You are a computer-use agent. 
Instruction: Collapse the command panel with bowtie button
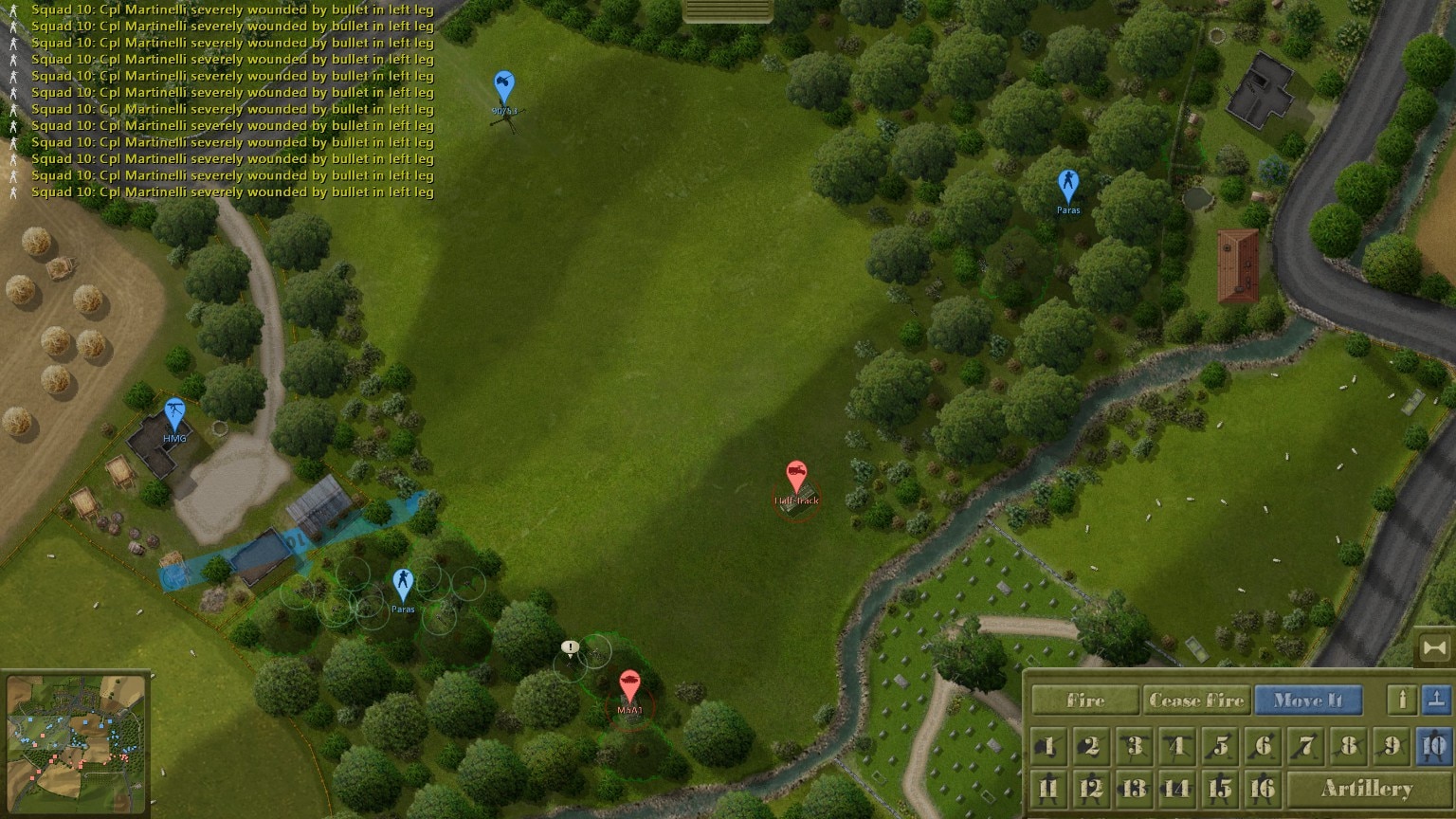pyautogui.click(x=1435, y=648)
